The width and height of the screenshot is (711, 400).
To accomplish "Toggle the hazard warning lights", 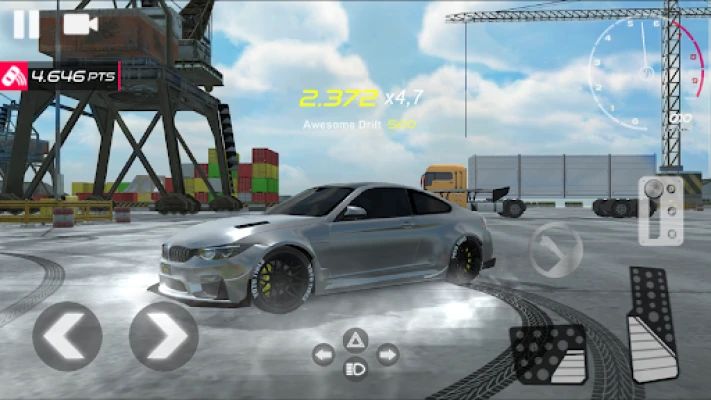I will point(355,340).
